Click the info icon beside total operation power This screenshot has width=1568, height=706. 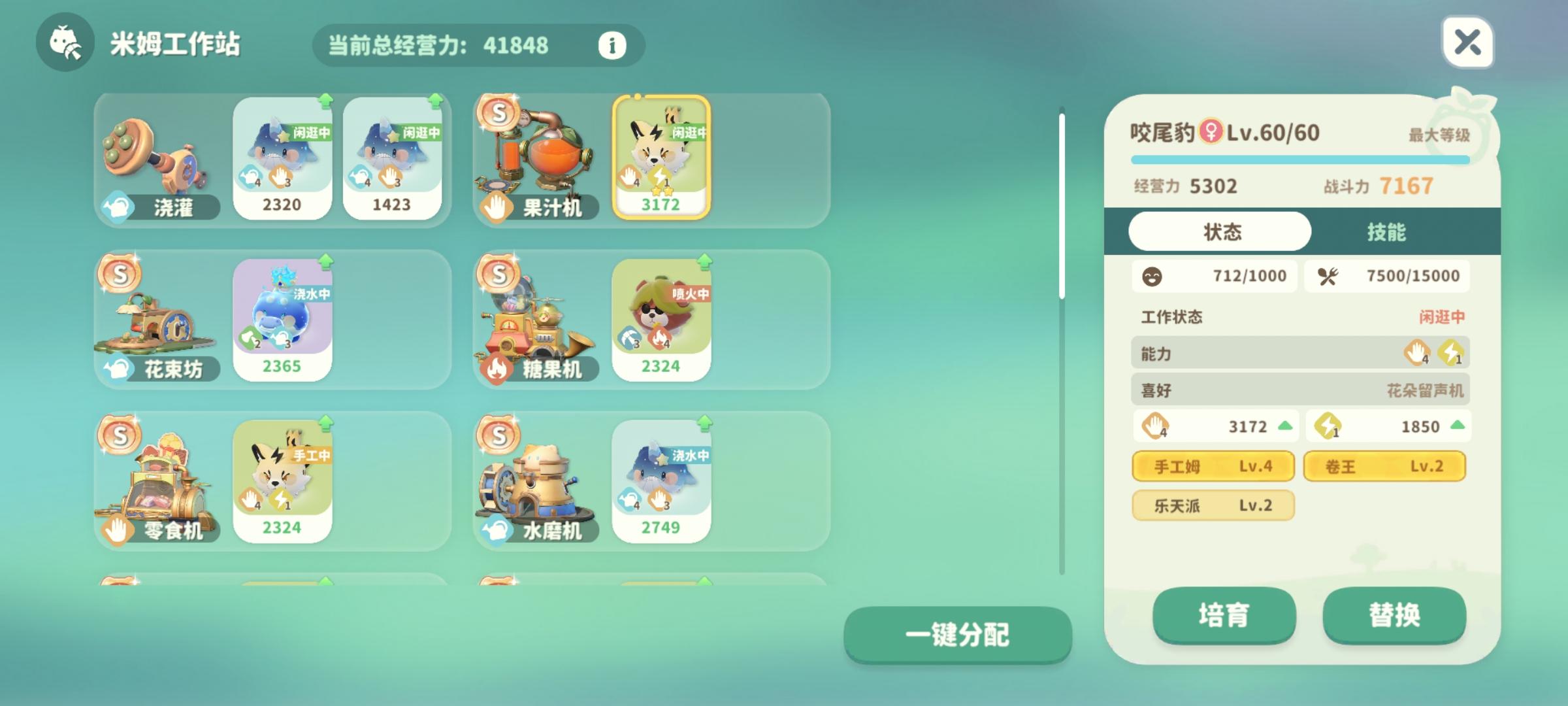tap(610, 46)
